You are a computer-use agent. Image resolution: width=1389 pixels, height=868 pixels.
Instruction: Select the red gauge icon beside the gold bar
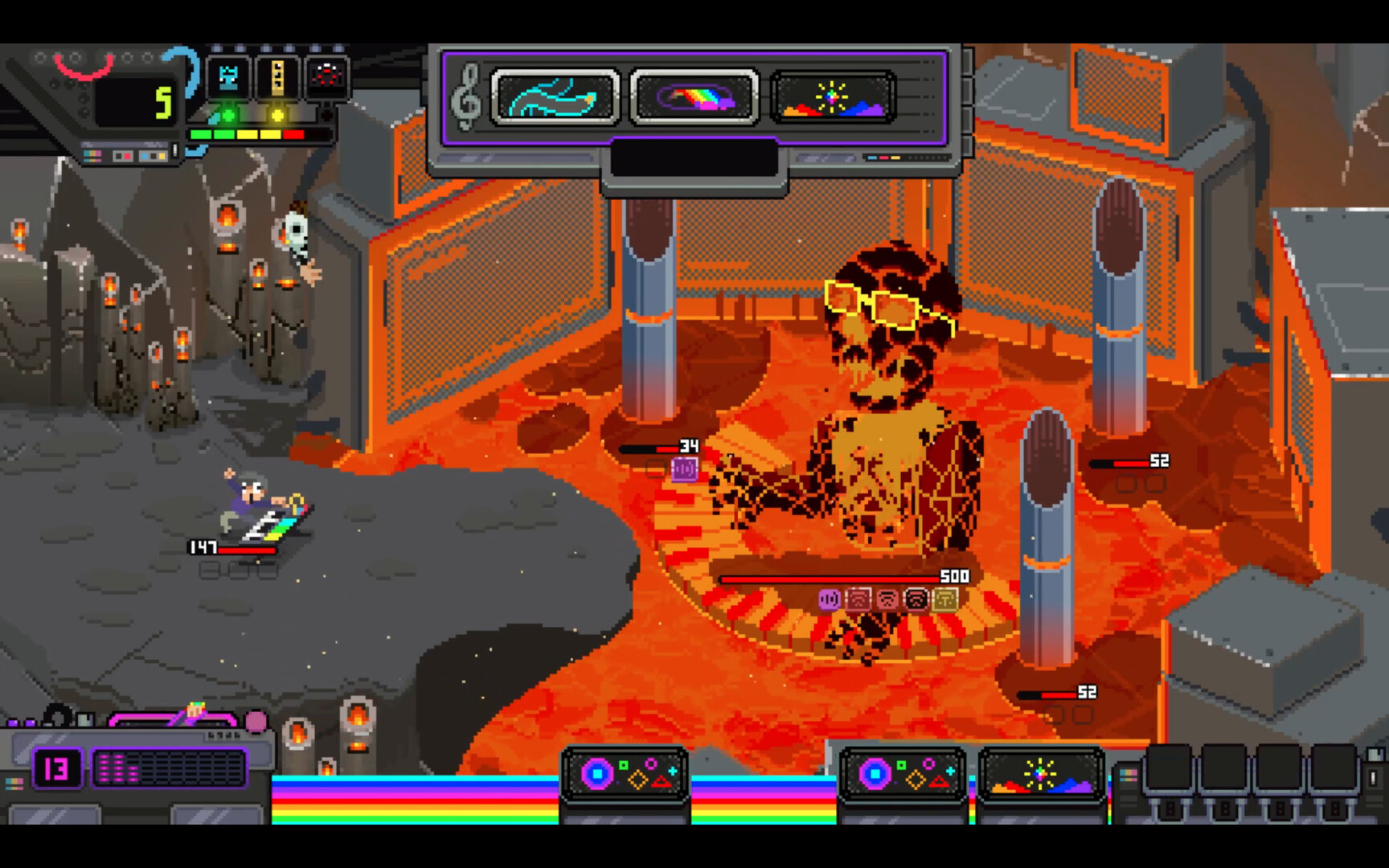pyautogui.click(x=326, y=76)
